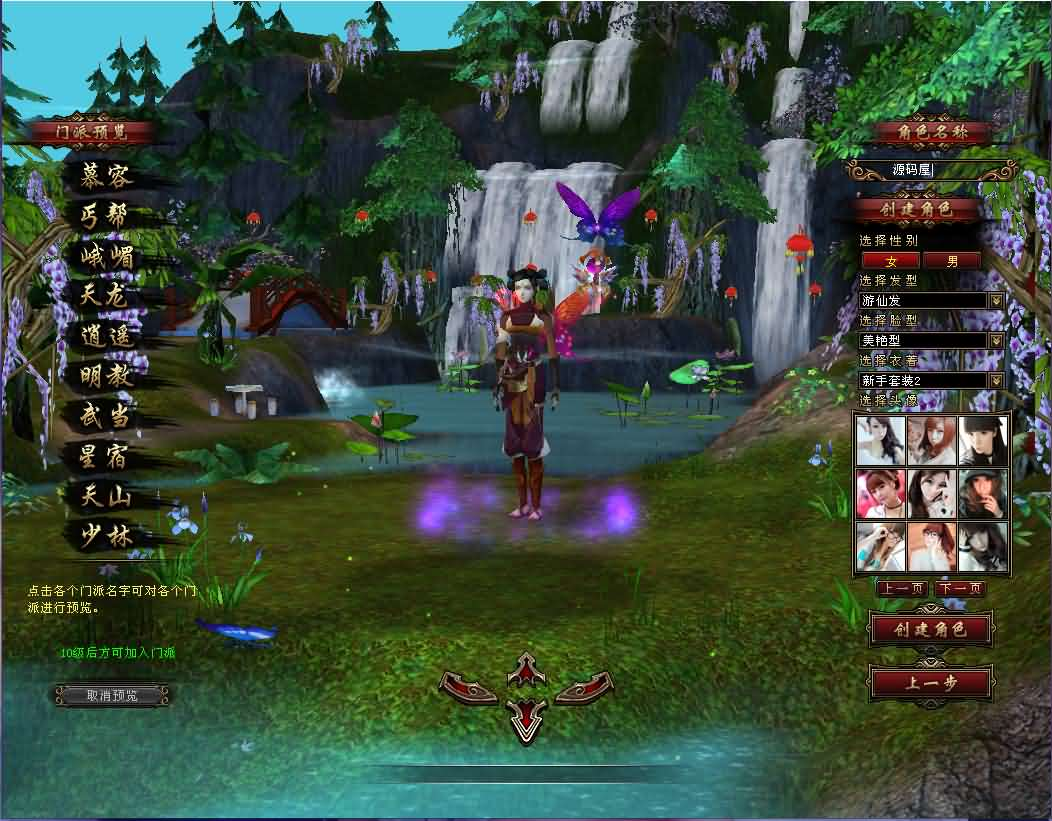Go to next portrait page 下一页
This screenshot has width=1052, height=821.
click(x=959, y=589)
